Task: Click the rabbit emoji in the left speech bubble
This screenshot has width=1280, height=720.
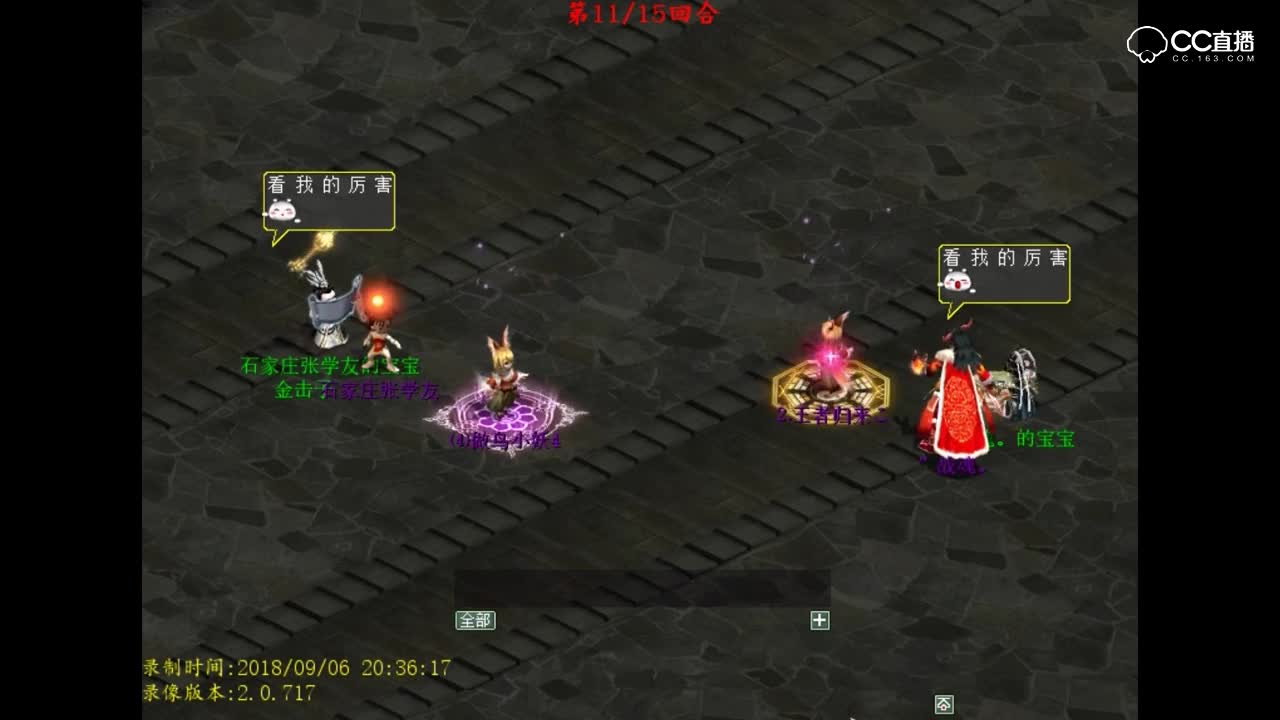Action: (x=283, y=211)
